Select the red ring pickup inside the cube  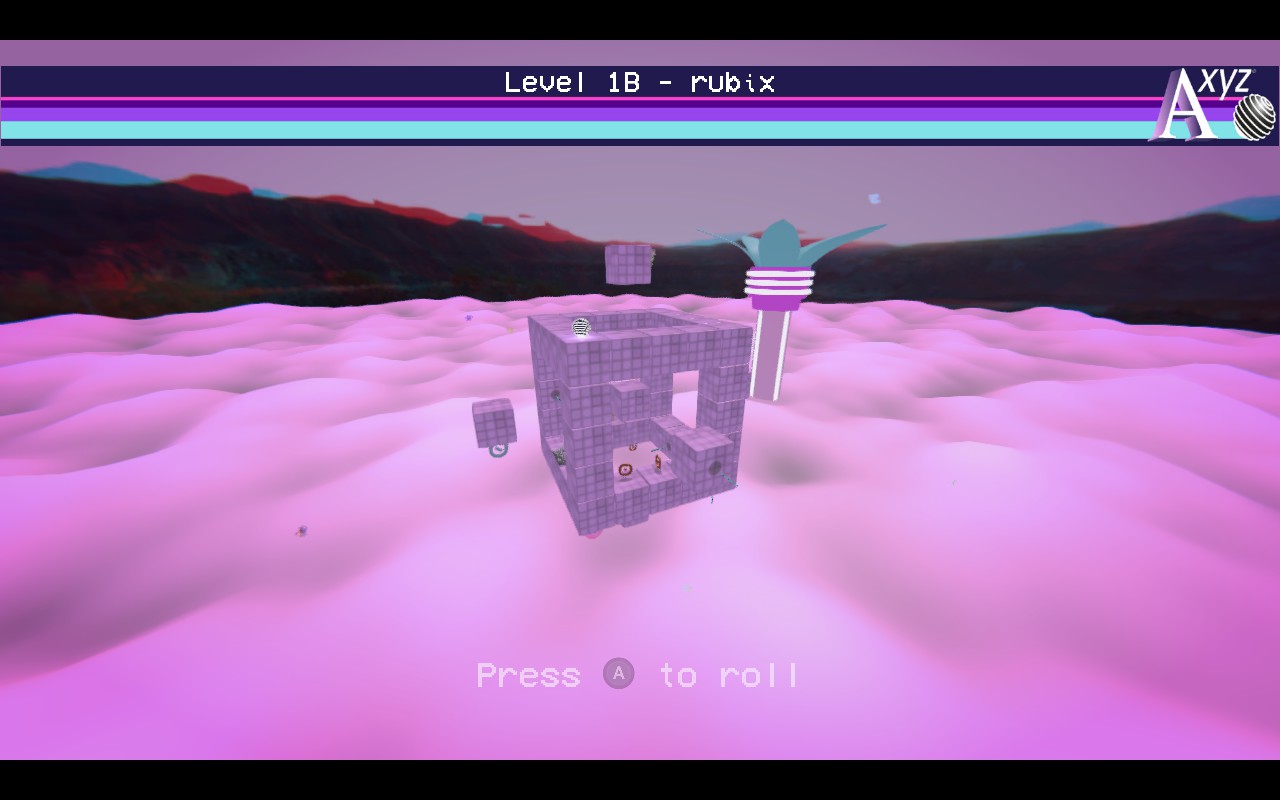(x=625, y=470)
